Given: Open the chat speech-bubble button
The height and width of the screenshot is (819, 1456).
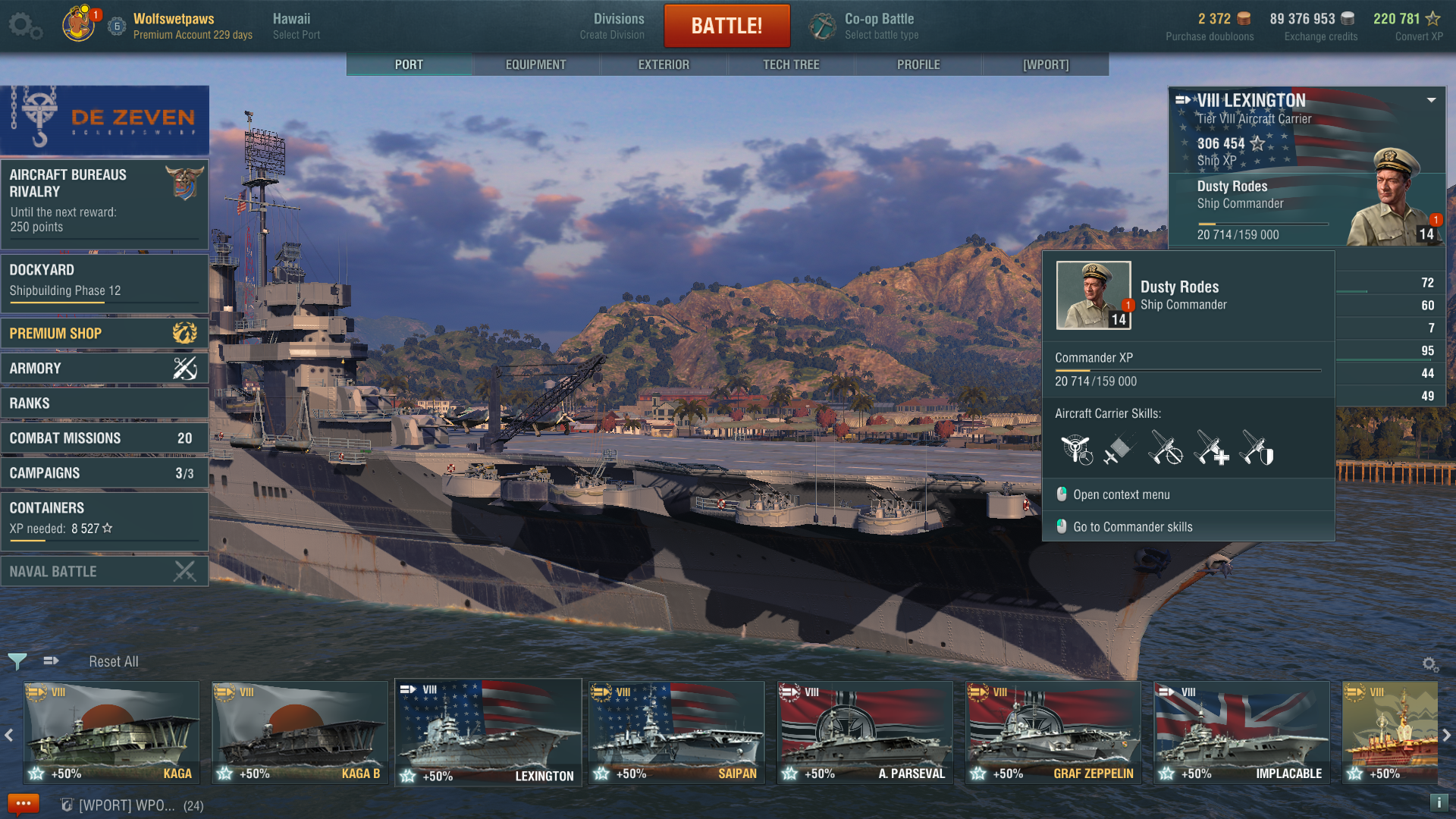Looking at the screenshot, I should [23, 804].
